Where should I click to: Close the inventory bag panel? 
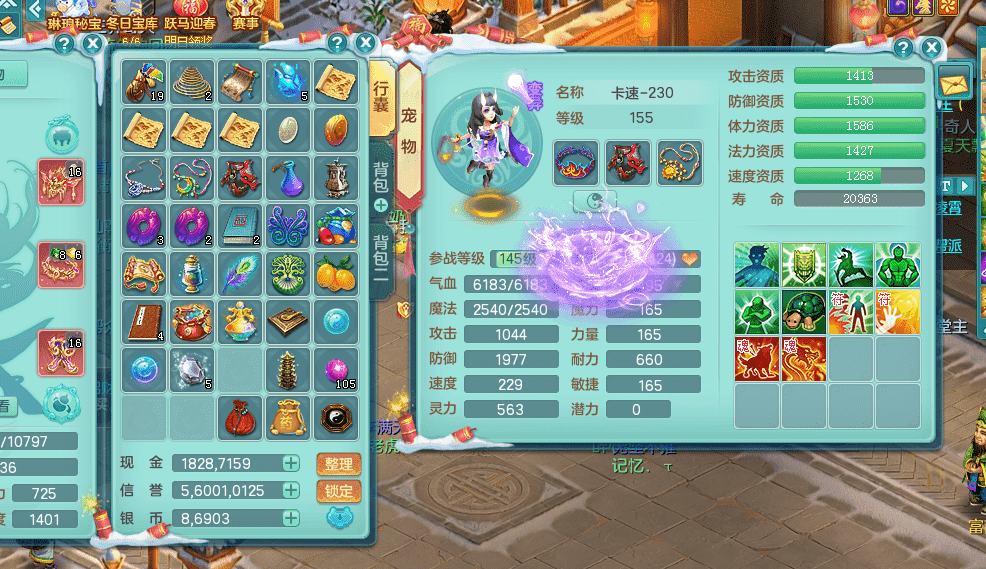click(x=365, y=44)
